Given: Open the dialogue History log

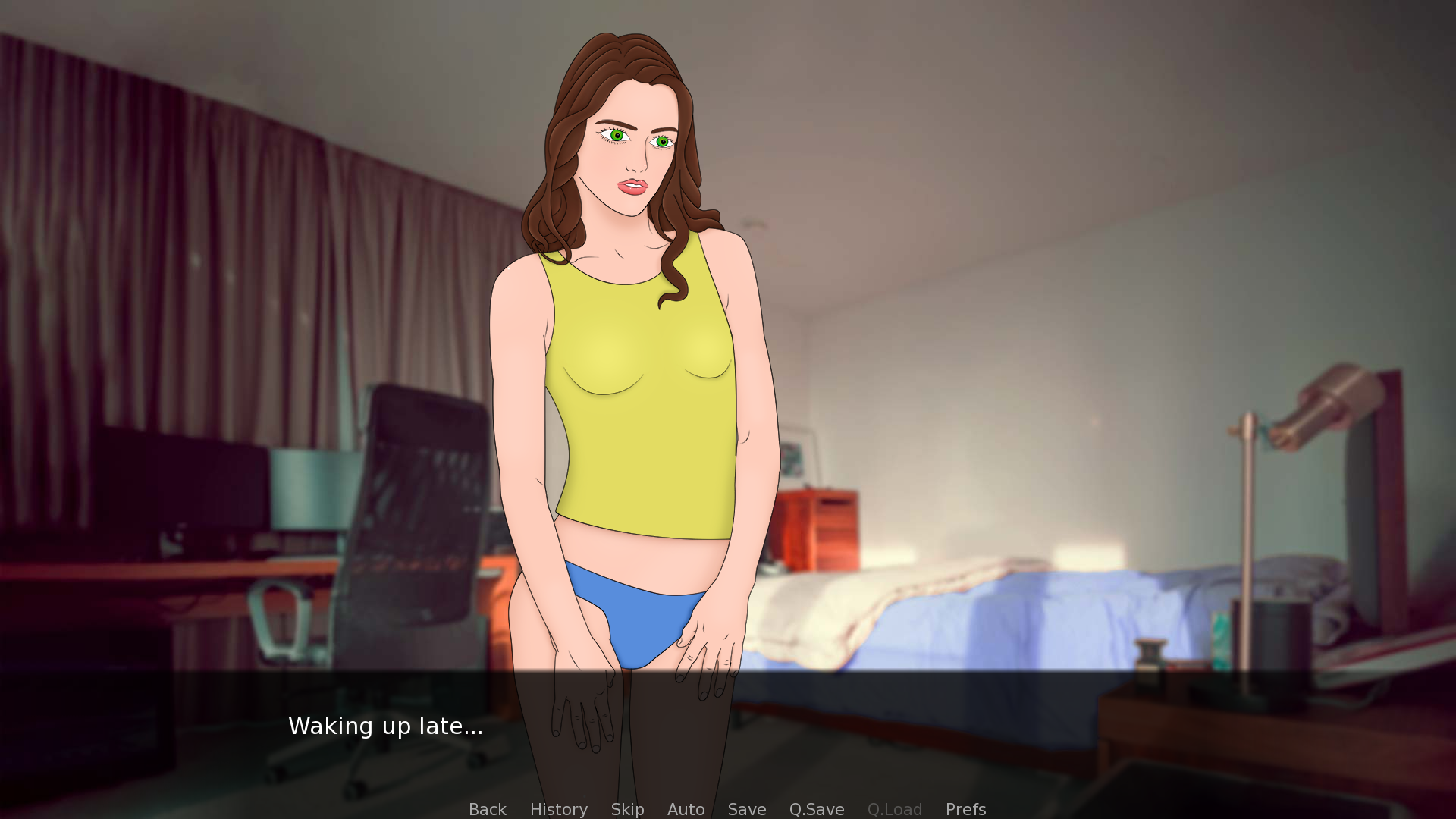Looking at the screenshot, I should coord(558,809).
